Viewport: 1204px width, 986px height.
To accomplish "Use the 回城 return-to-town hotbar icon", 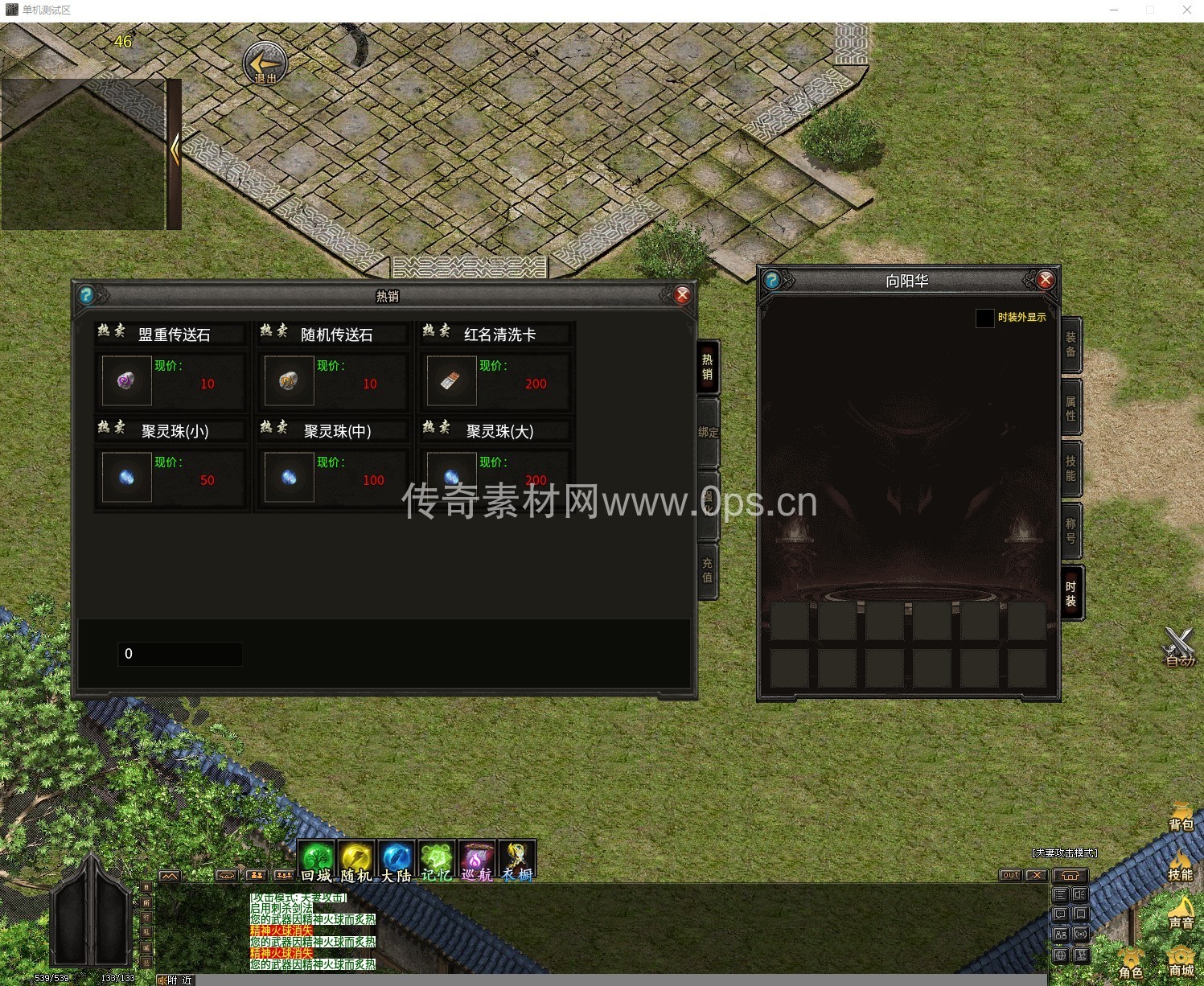I will [317, 861].
